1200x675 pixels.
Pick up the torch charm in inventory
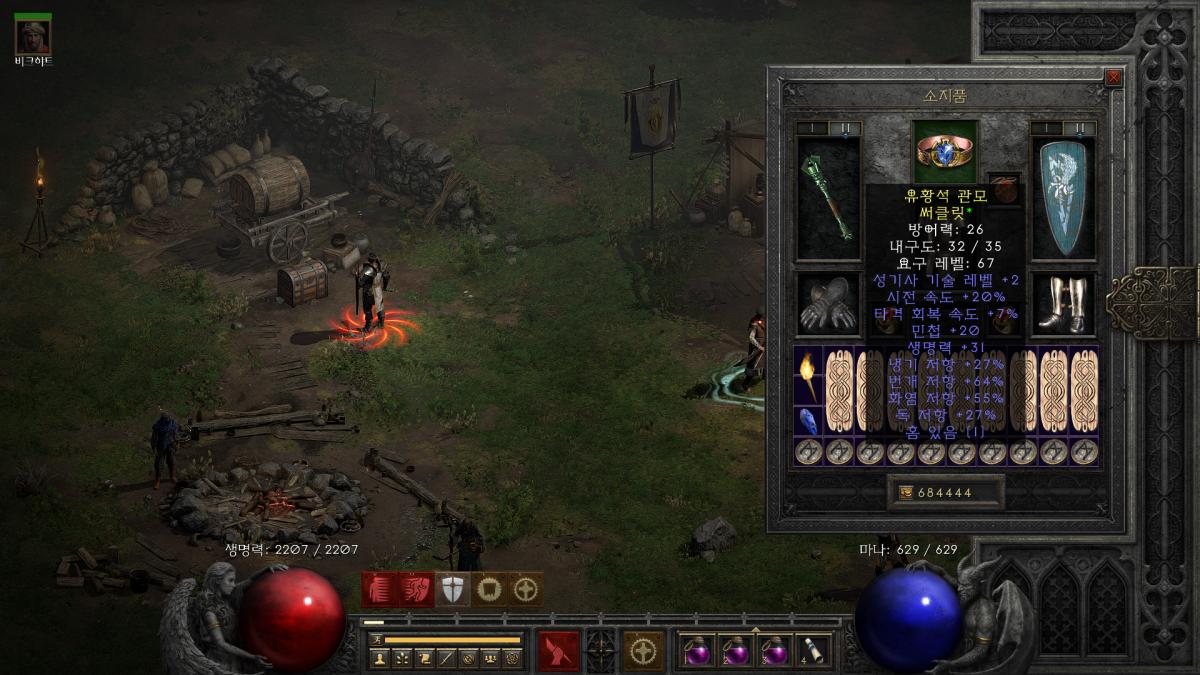808,377
